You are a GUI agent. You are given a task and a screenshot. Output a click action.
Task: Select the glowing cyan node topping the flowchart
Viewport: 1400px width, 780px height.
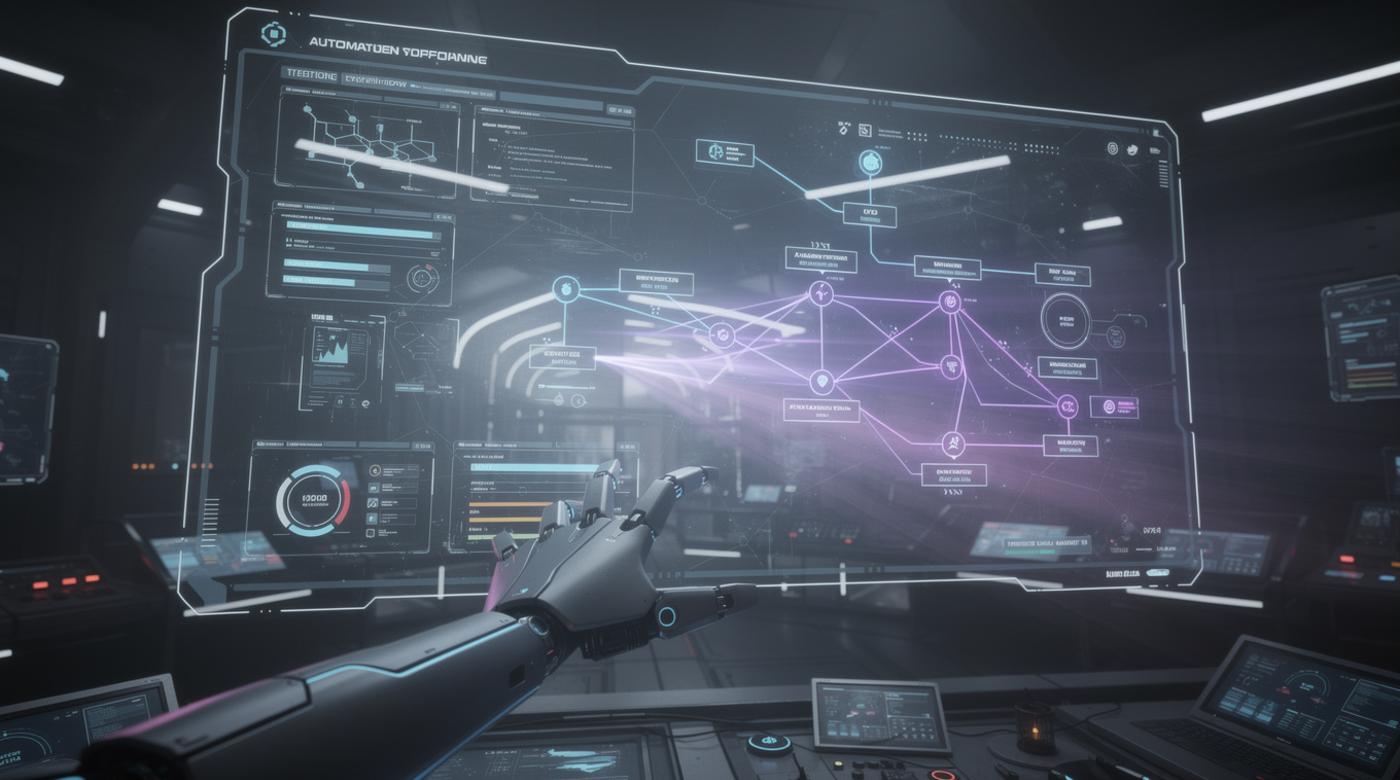pyautogui.click(x=870, y=162)
